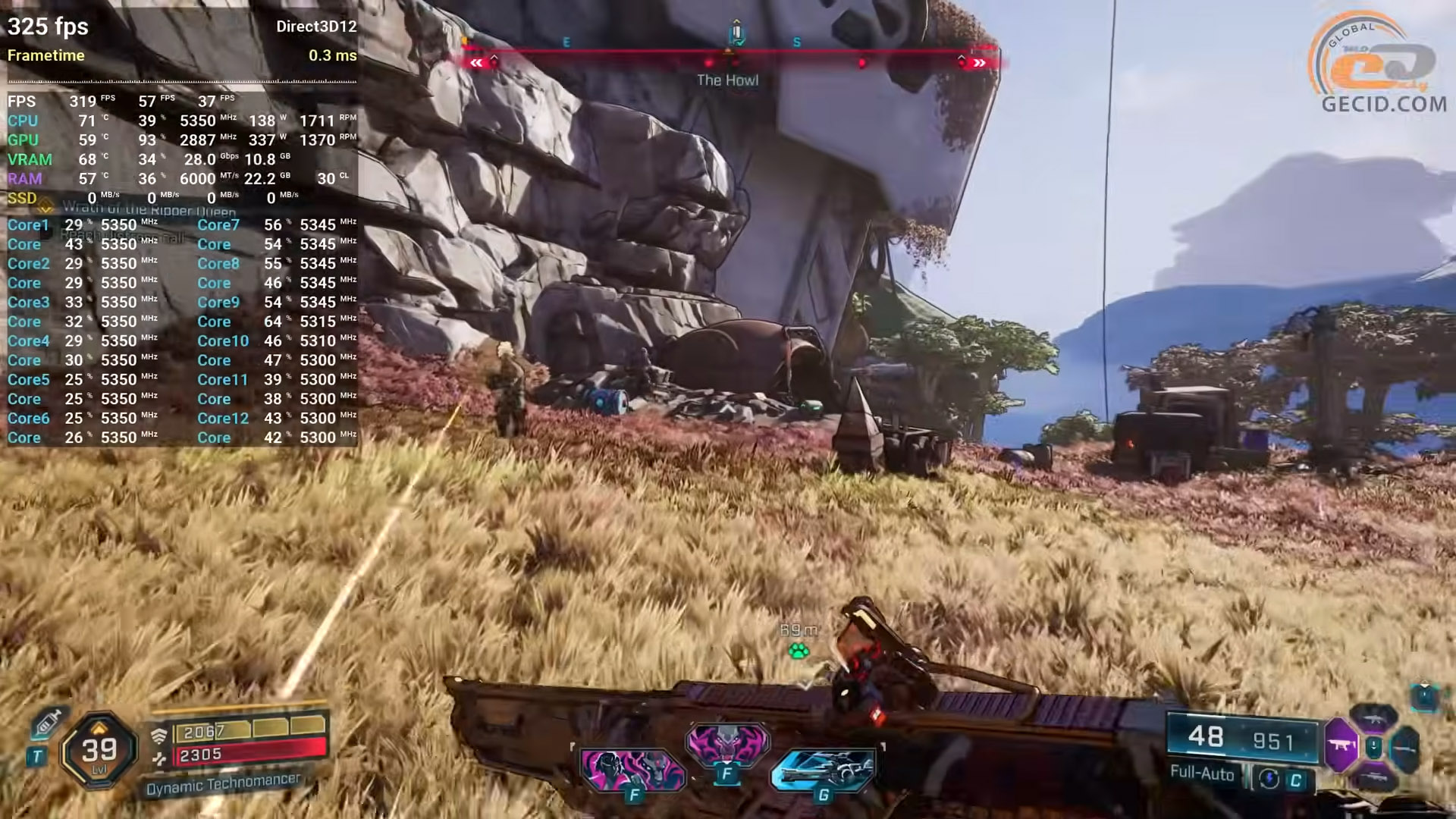Trigger the pink tiger-face skill icon
The width and height of the screenshot is (1456, 819).
pos(727,741)
